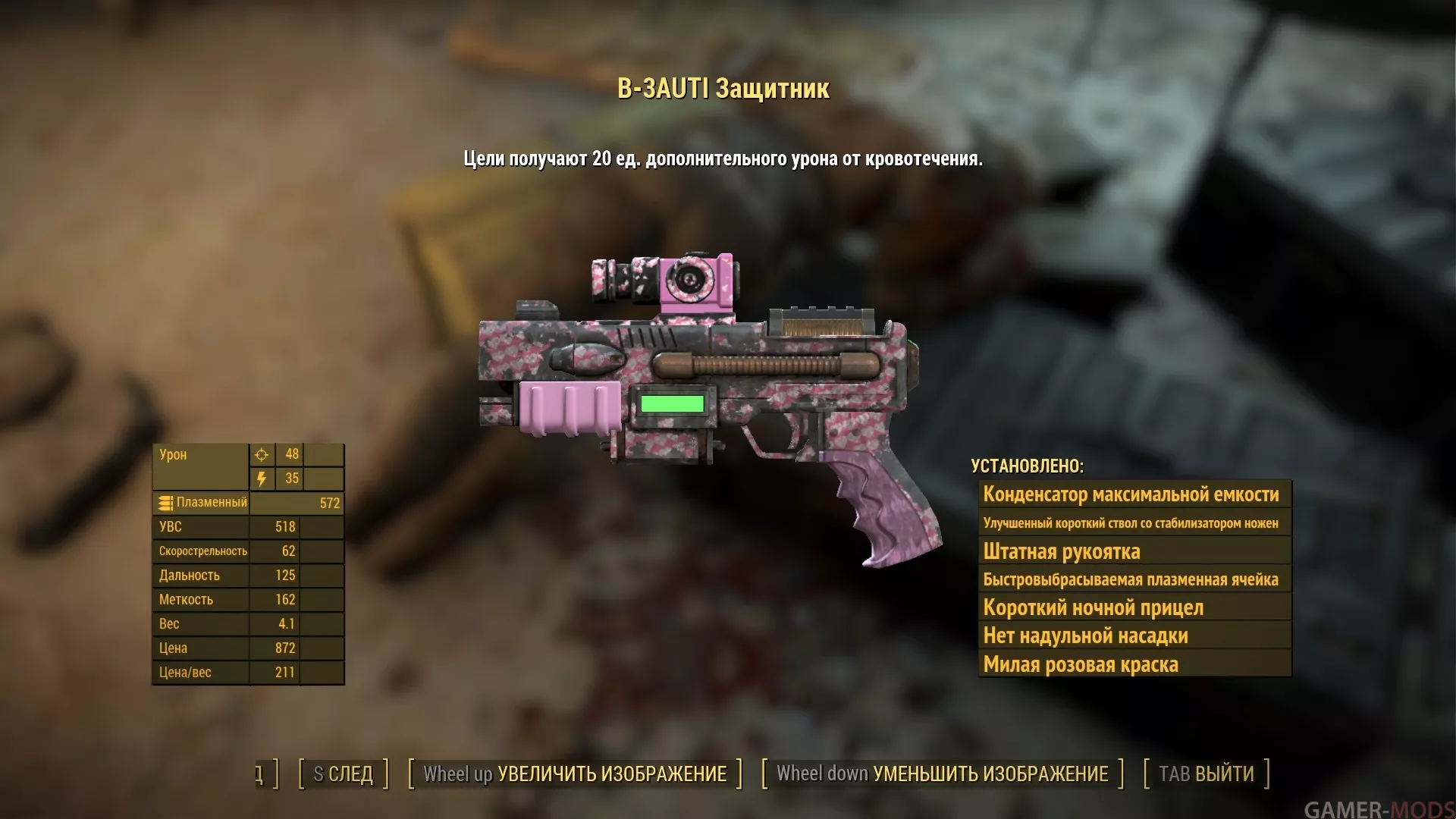
Task: Click the СЛЕД (next) button
Action: [x=344, y=774]
